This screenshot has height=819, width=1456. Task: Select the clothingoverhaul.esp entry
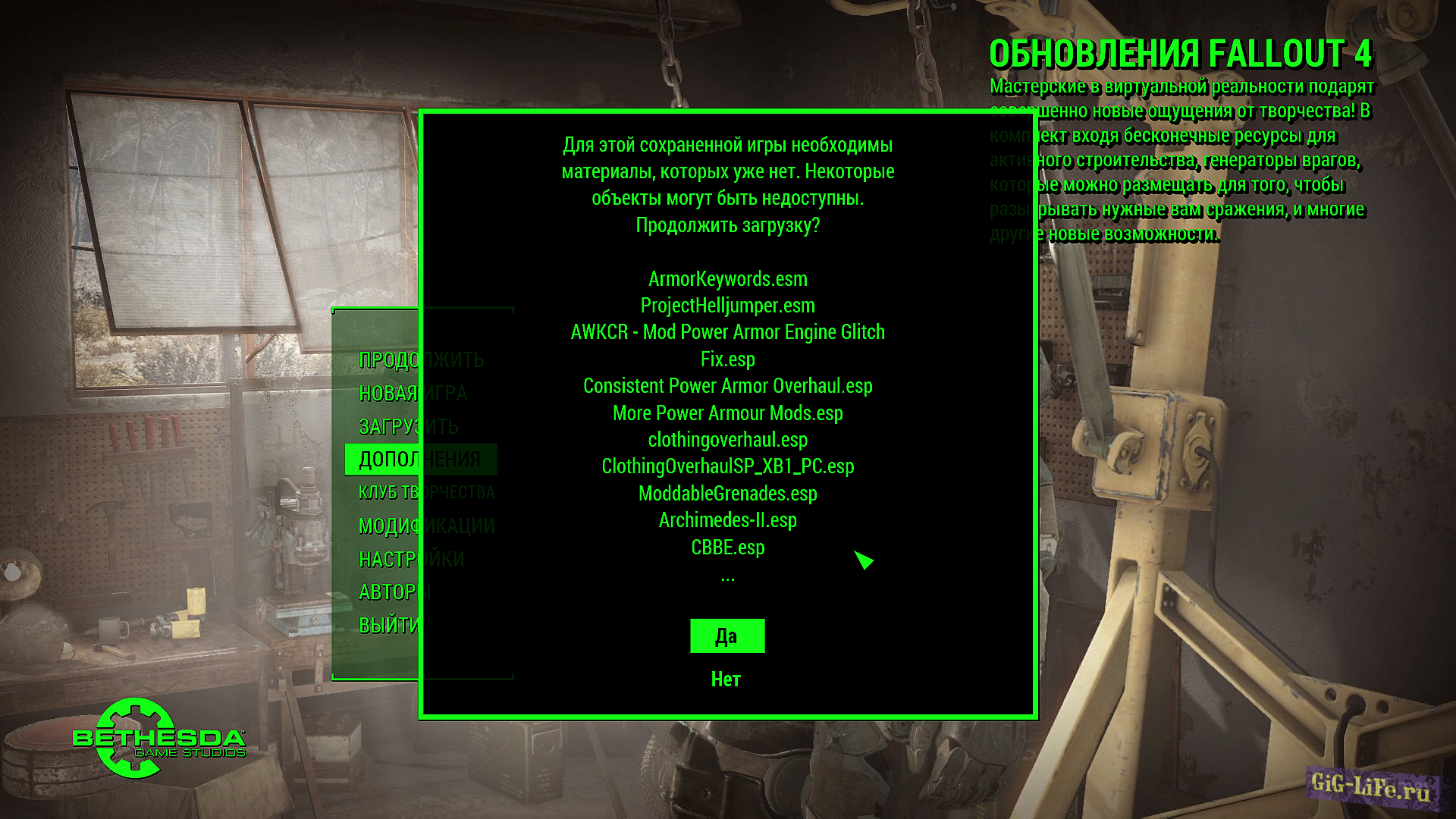[x=726, y=440]
